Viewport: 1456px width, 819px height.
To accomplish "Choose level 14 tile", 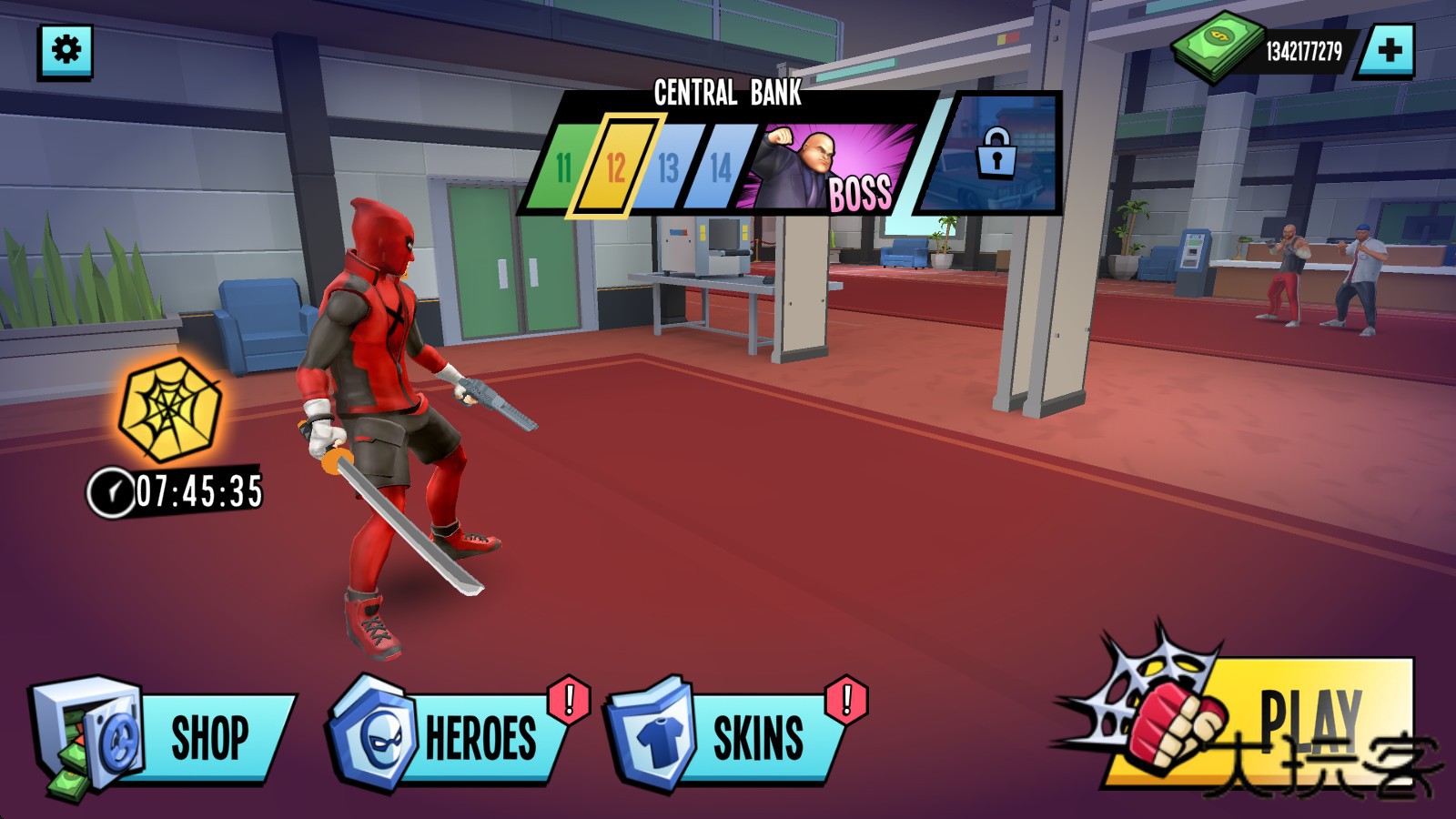I will 720,167.
